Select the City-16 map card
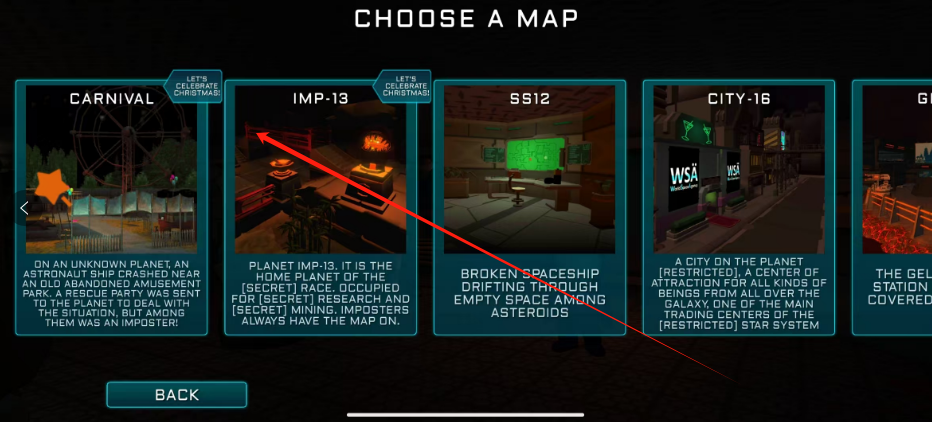This screenshot has height=422, width=932. pyautogui.click(x=739, y=207)
